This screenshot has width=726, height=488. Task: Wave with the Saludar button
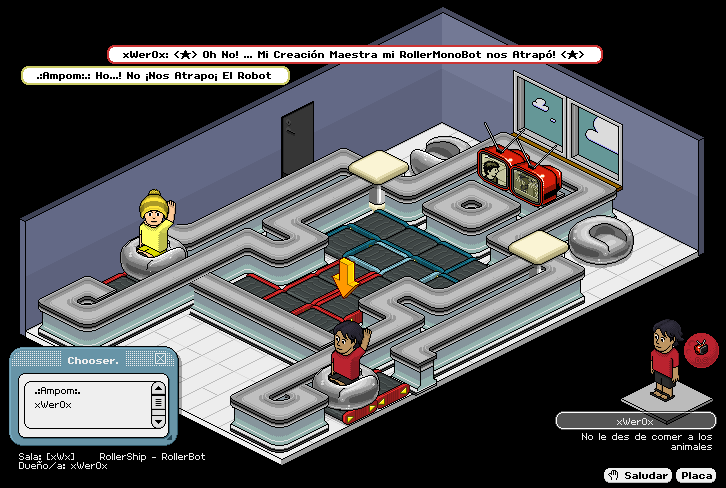click(638, 475)
